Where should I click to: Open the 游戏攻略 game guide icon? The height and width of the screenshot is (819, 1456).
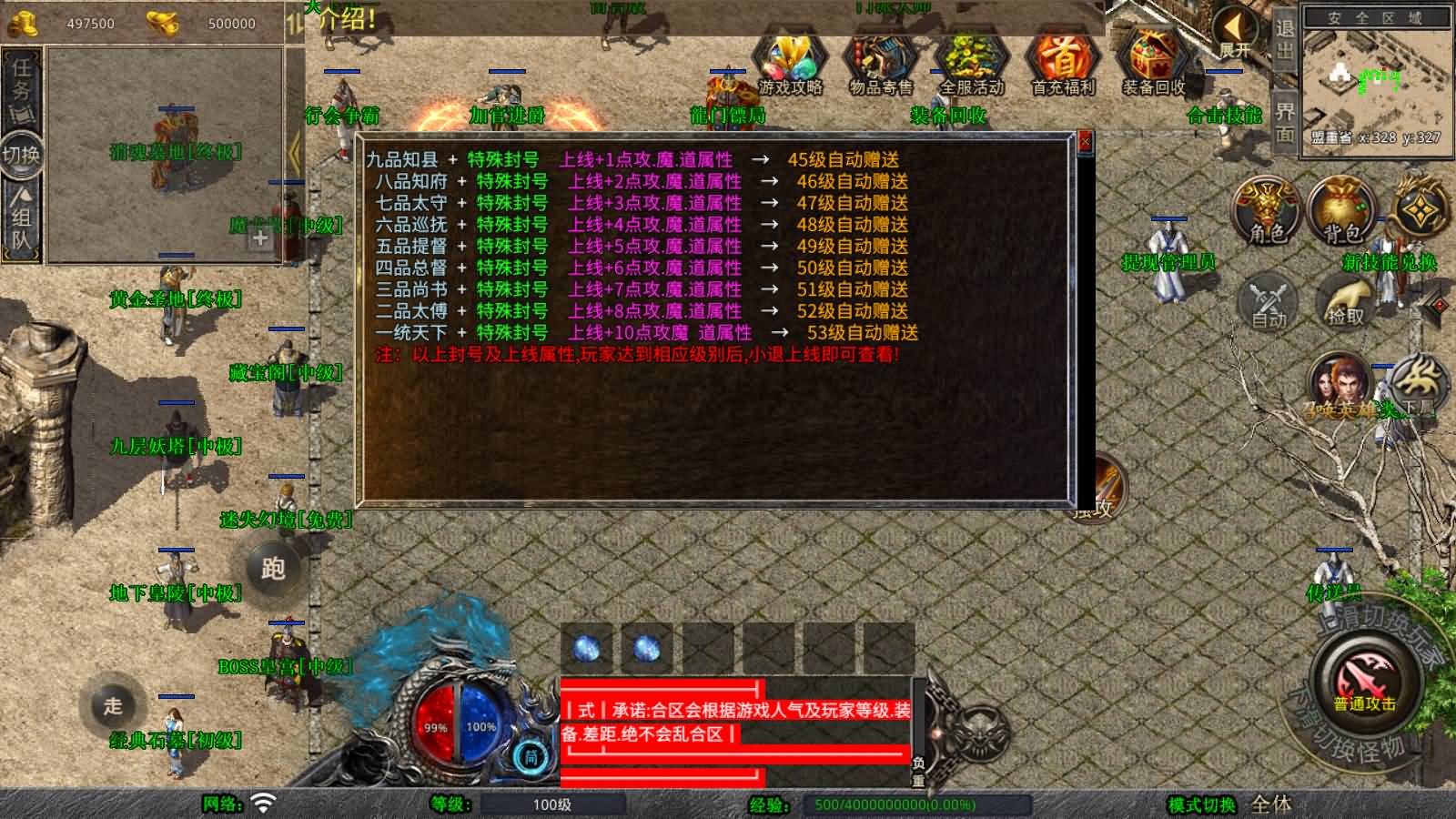pyautogui.click(x=790, y=59)
